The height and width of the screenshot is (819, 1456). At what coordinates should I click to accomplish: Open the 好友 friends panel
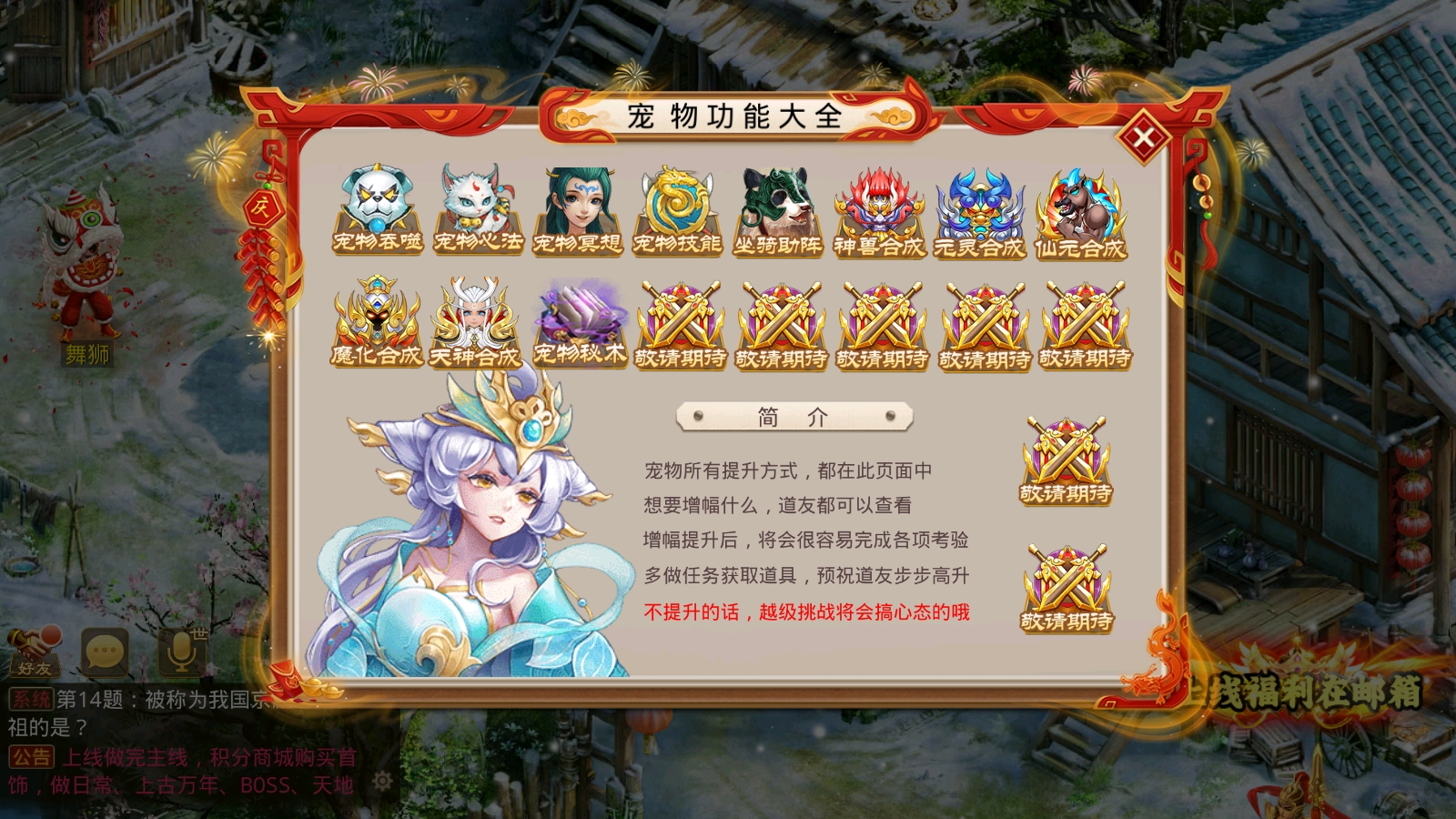point(36,651)
